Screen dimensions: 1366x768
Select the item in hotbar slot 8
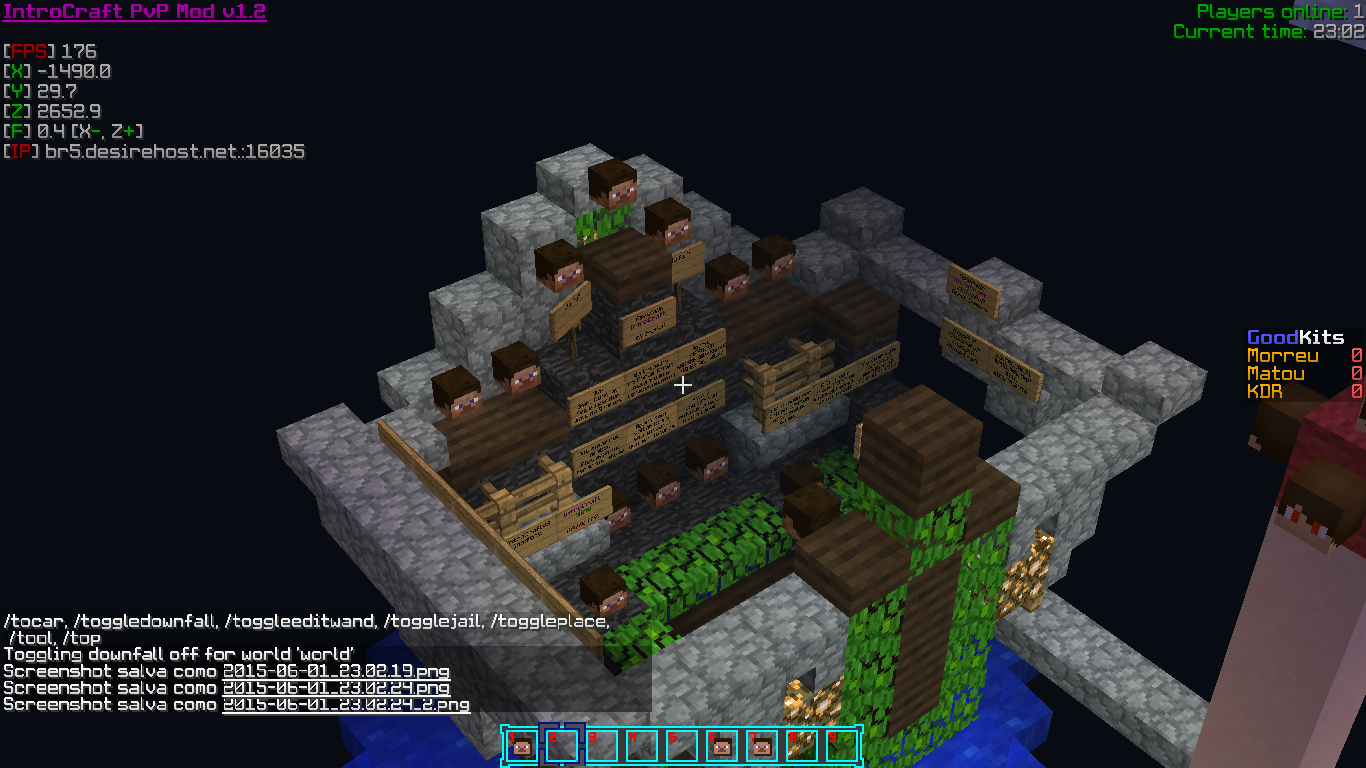pos(801,745)
